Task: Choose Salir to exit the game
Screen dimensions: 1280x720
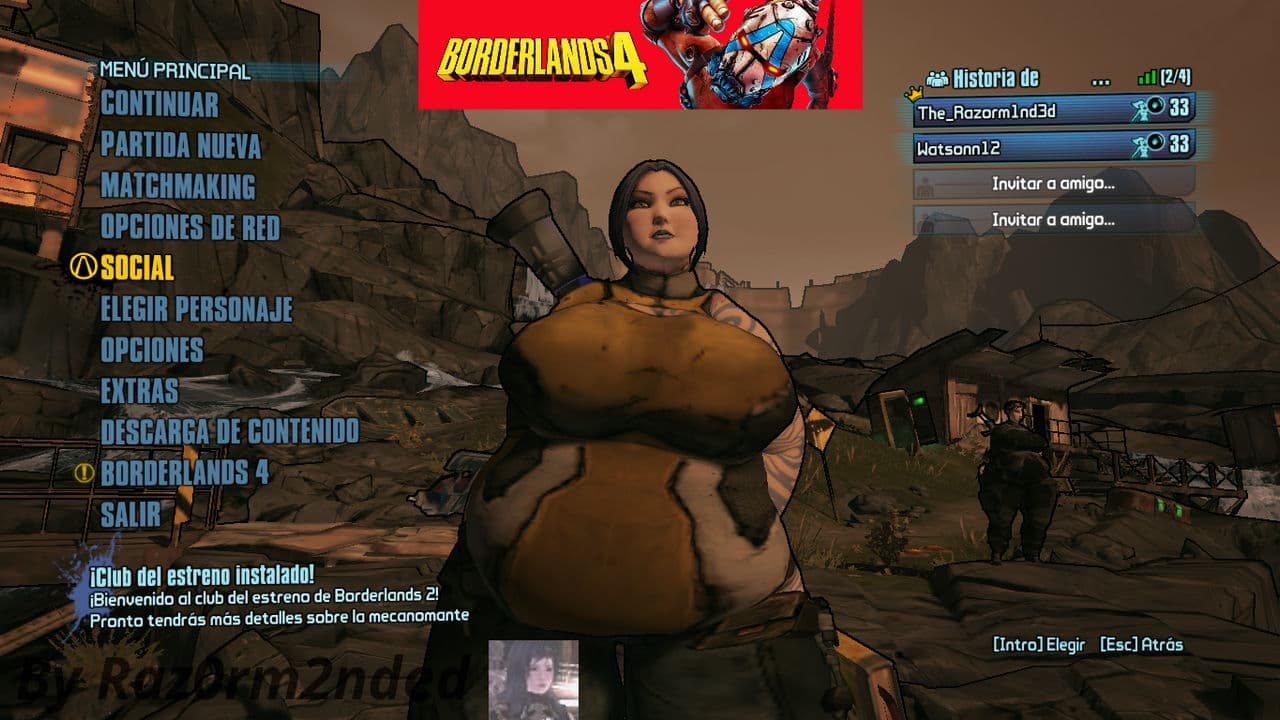Action: pyautogui.click(x=130, y=514)
